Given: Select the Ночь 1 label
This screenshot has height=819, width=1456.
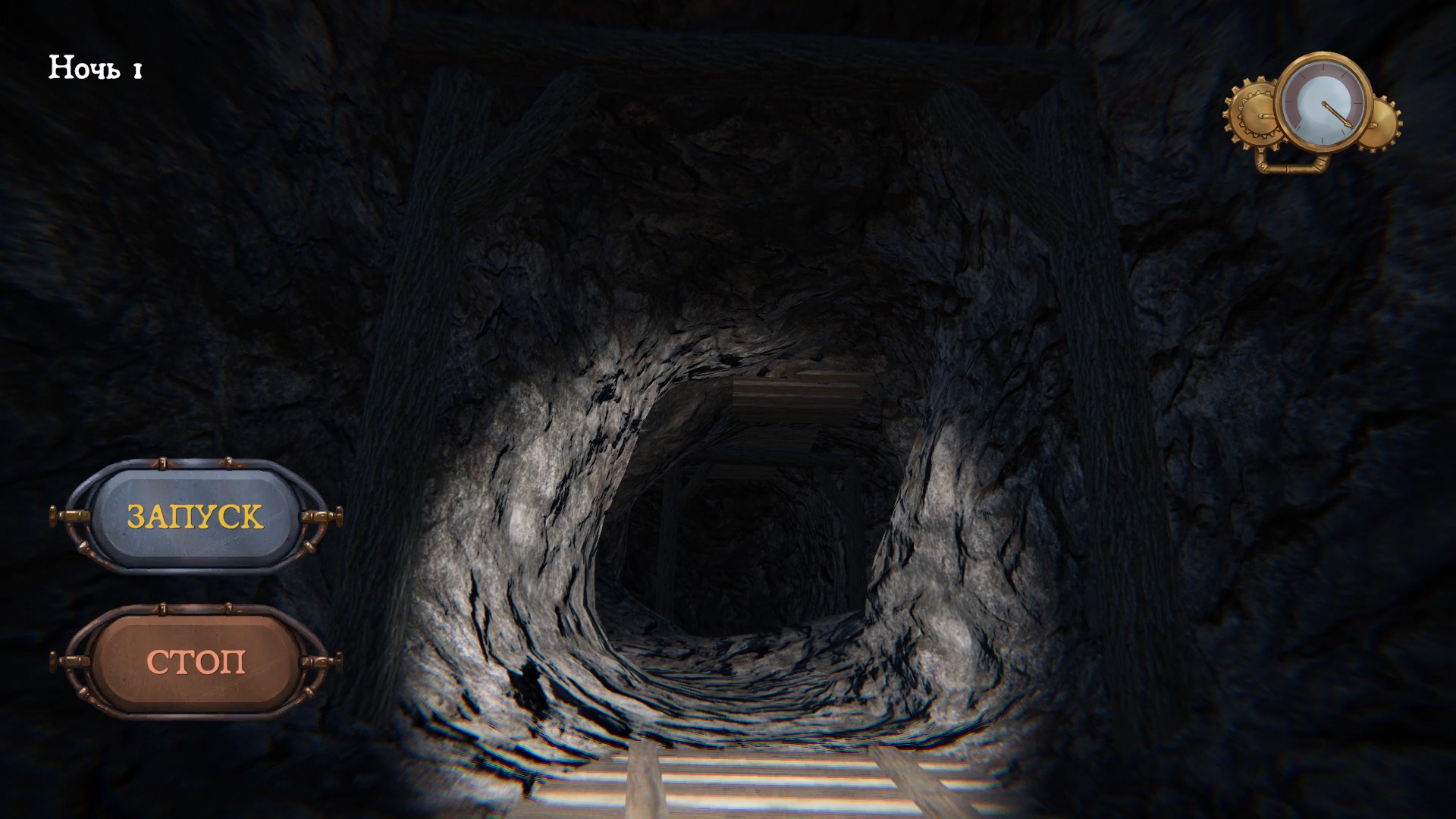Looking at the screenshot, I should coord(93,68).
